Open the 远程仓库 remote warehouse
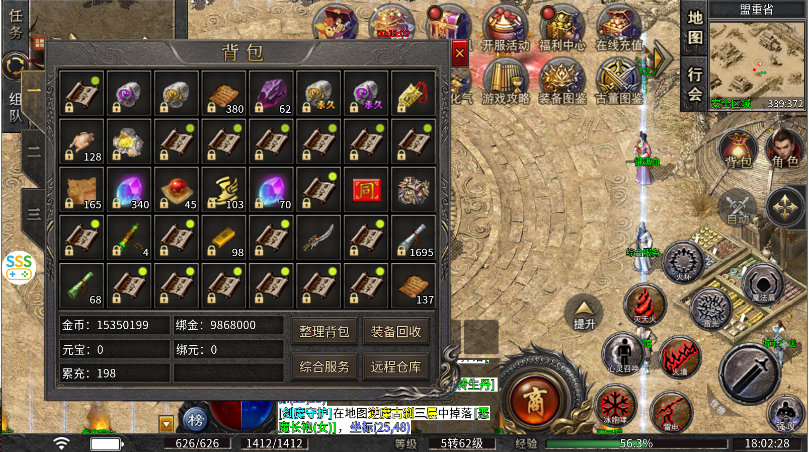Screen dimensions: 809x452 pyautogui.click(x=396, y=366)
